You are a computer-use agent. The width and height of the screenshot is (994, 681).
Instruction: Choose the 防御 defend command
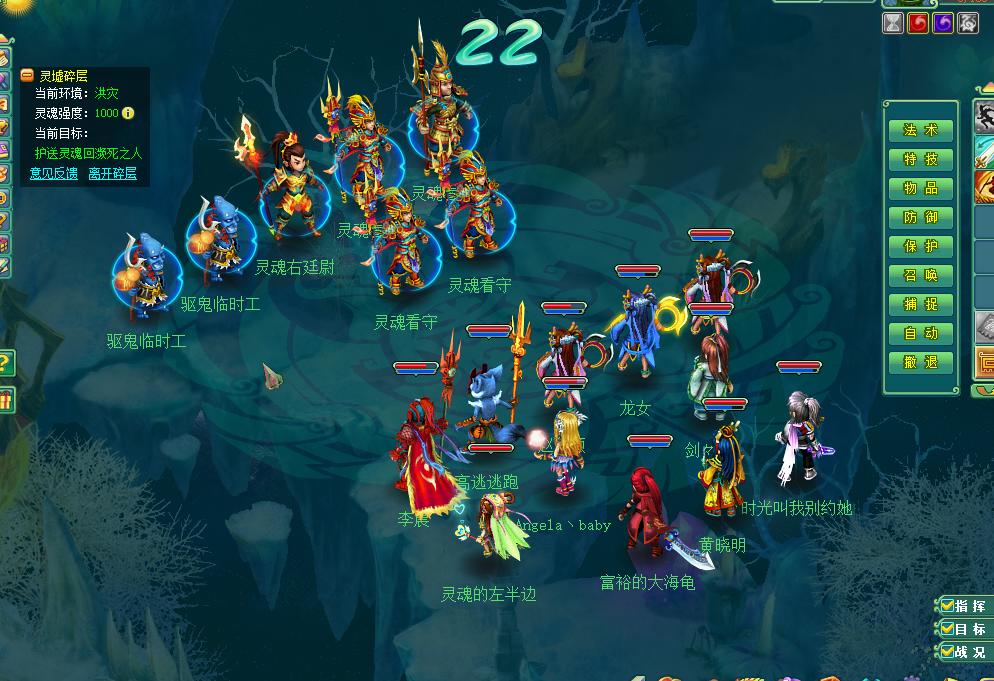click(x=920, y=217)
